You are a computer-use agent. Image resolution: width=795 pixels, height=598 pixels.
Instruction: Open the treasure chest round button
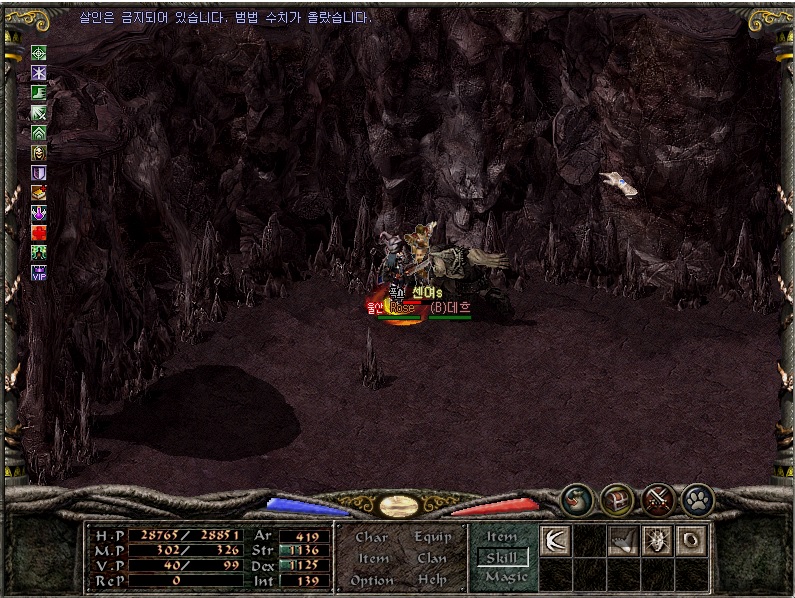tap(616, 497)
